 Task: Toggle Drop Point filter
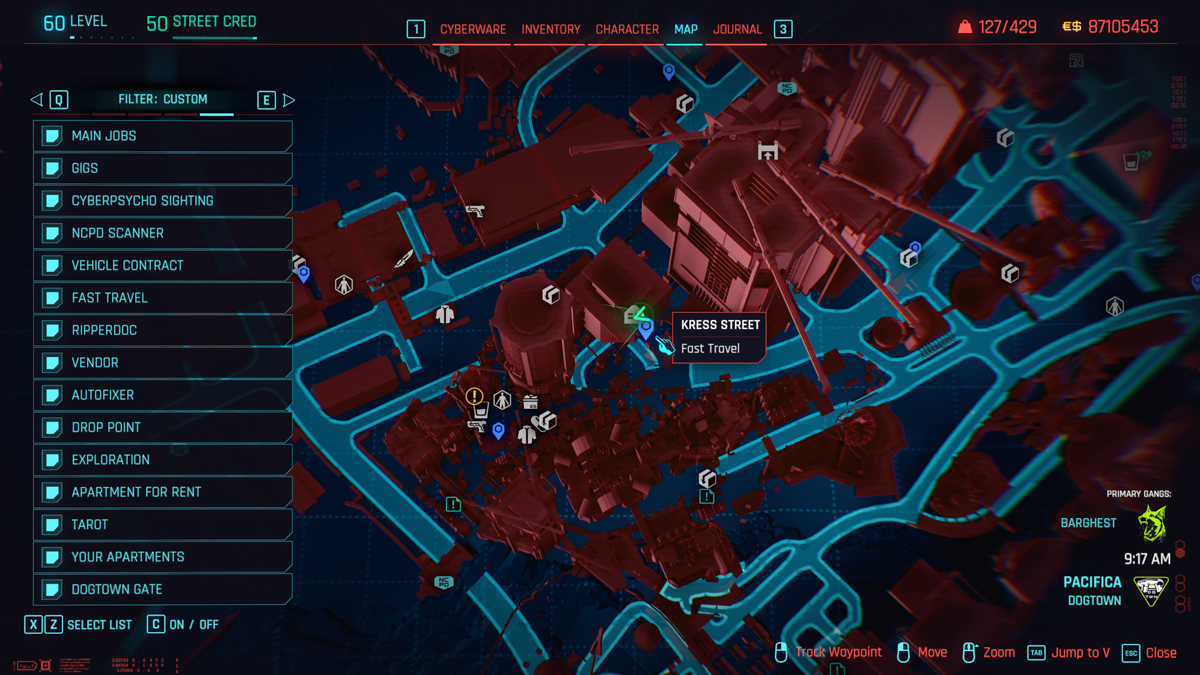(163, 427)
